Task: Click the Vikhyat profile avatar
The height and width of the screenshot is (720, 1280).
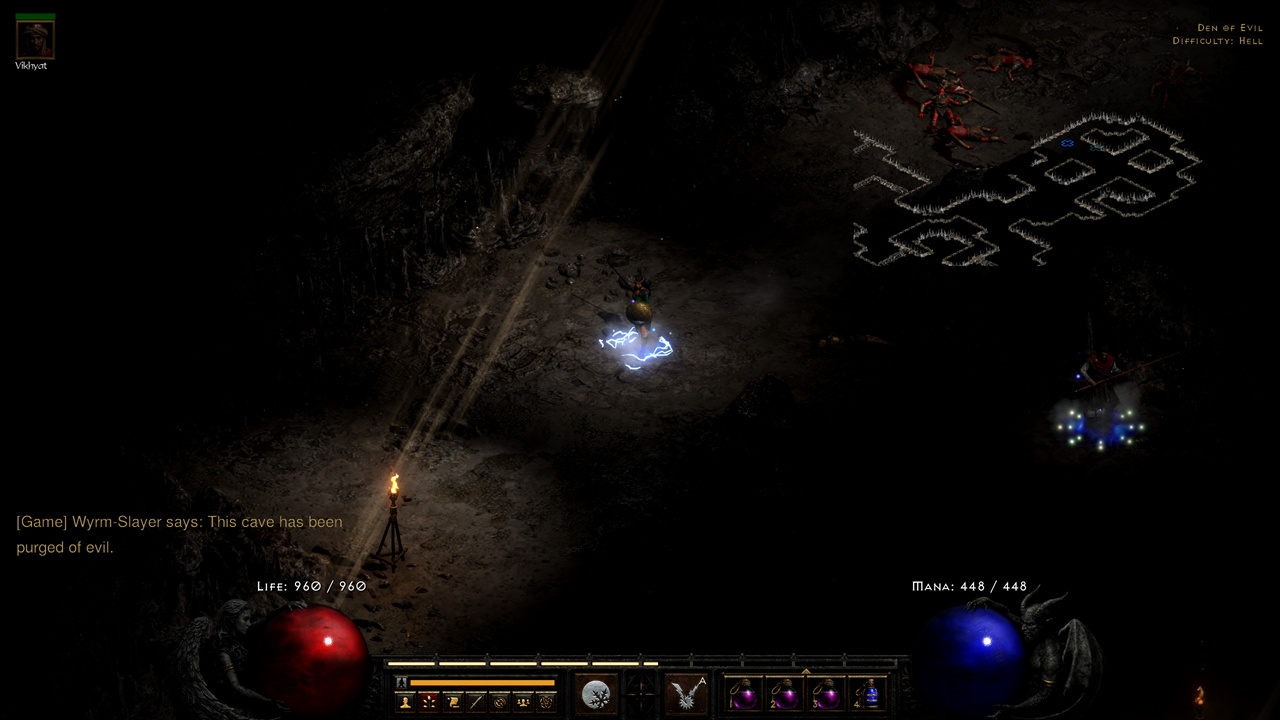Action: pyautogui.click(x=33, y=40)
